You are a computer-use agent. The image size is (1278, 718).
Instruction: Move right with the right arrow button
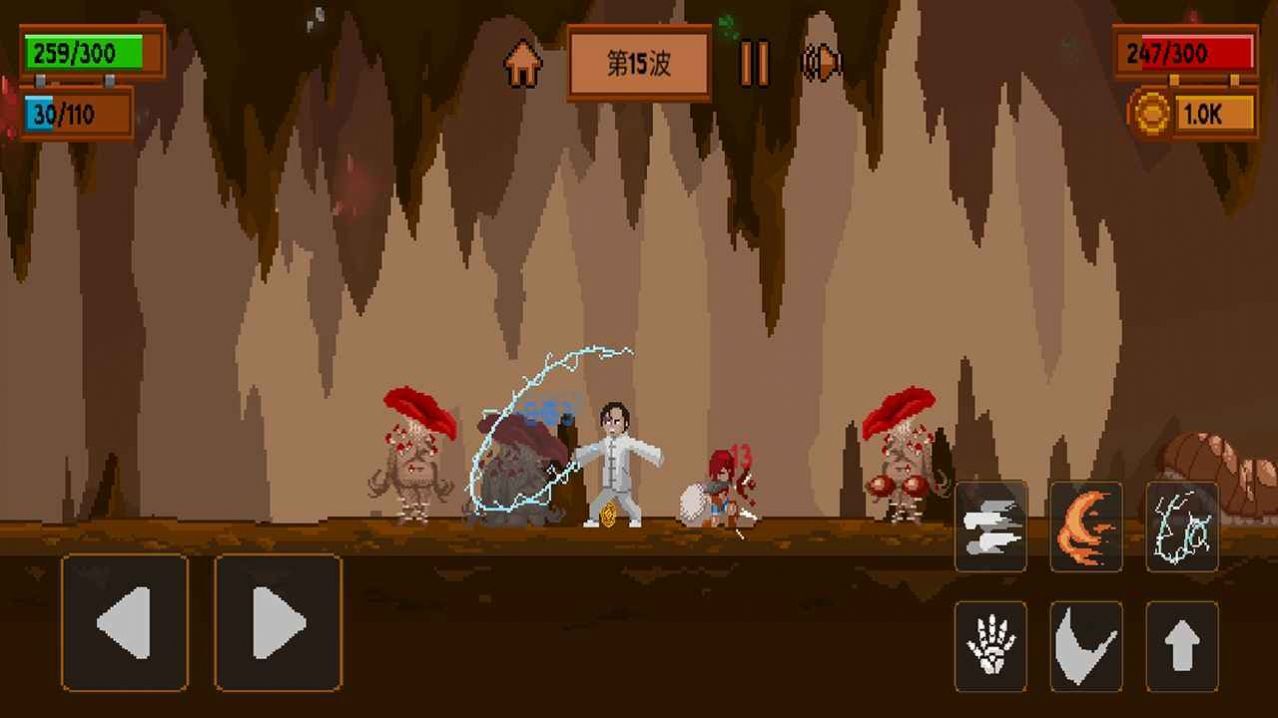[x=278, y=622]
